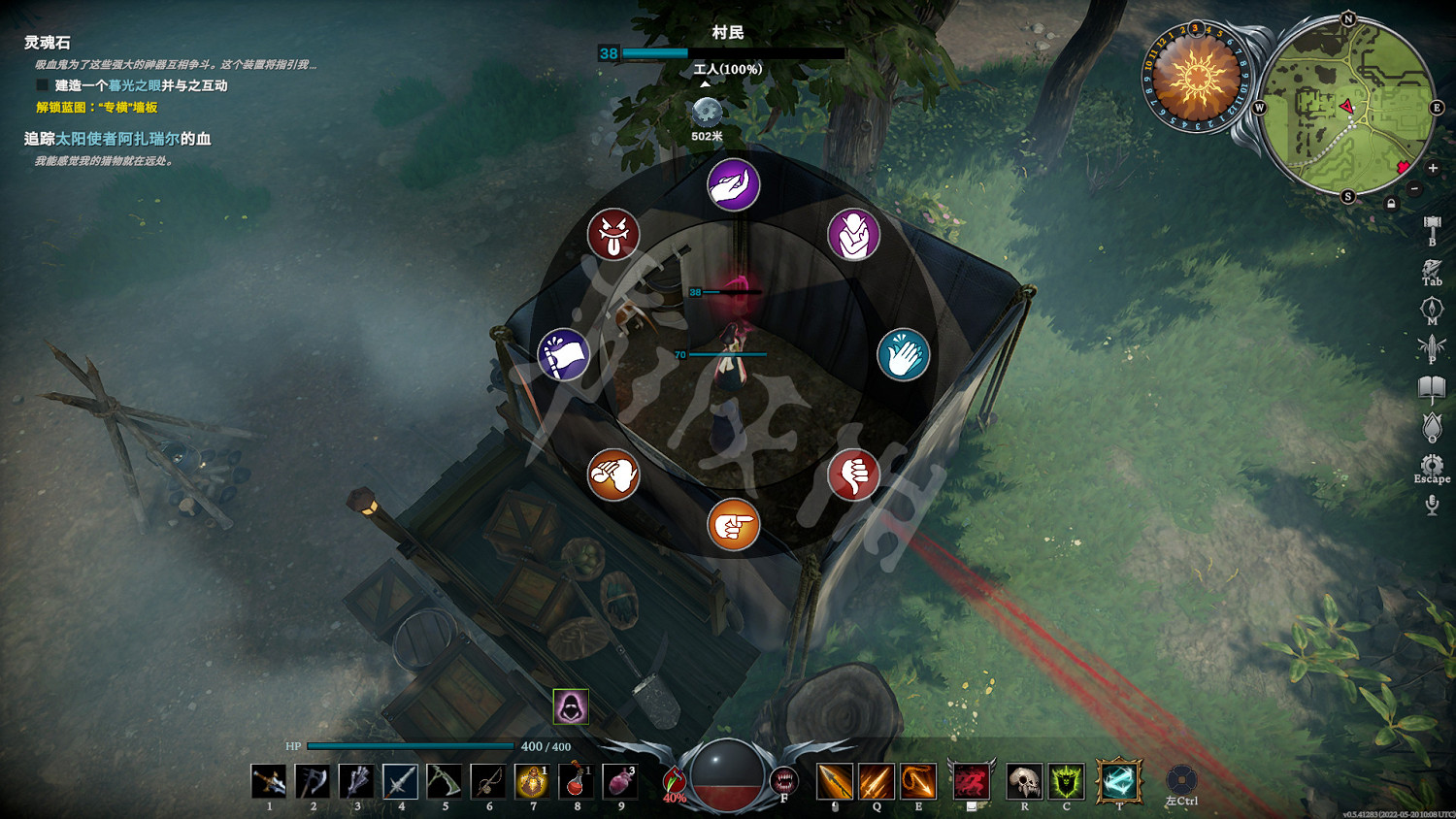Toggle the microphone voice chat icon
The width and height of the screenshot is (1456, 819).
(x=1432, y=505)
